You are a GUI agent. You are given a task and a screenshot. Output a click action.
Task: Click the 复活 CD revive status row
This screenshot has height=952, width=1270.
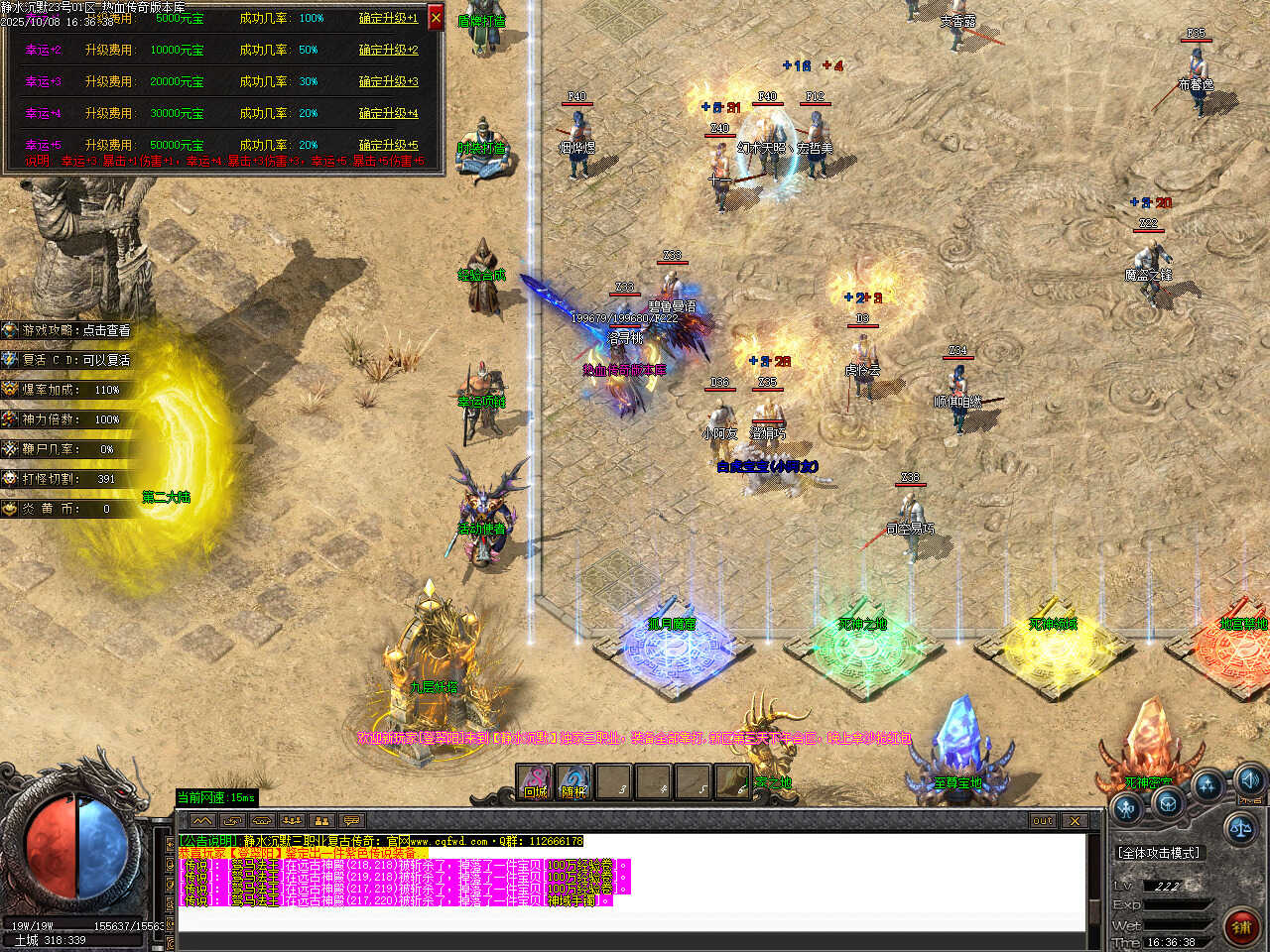pyautogui.click(x=69, y=360)
